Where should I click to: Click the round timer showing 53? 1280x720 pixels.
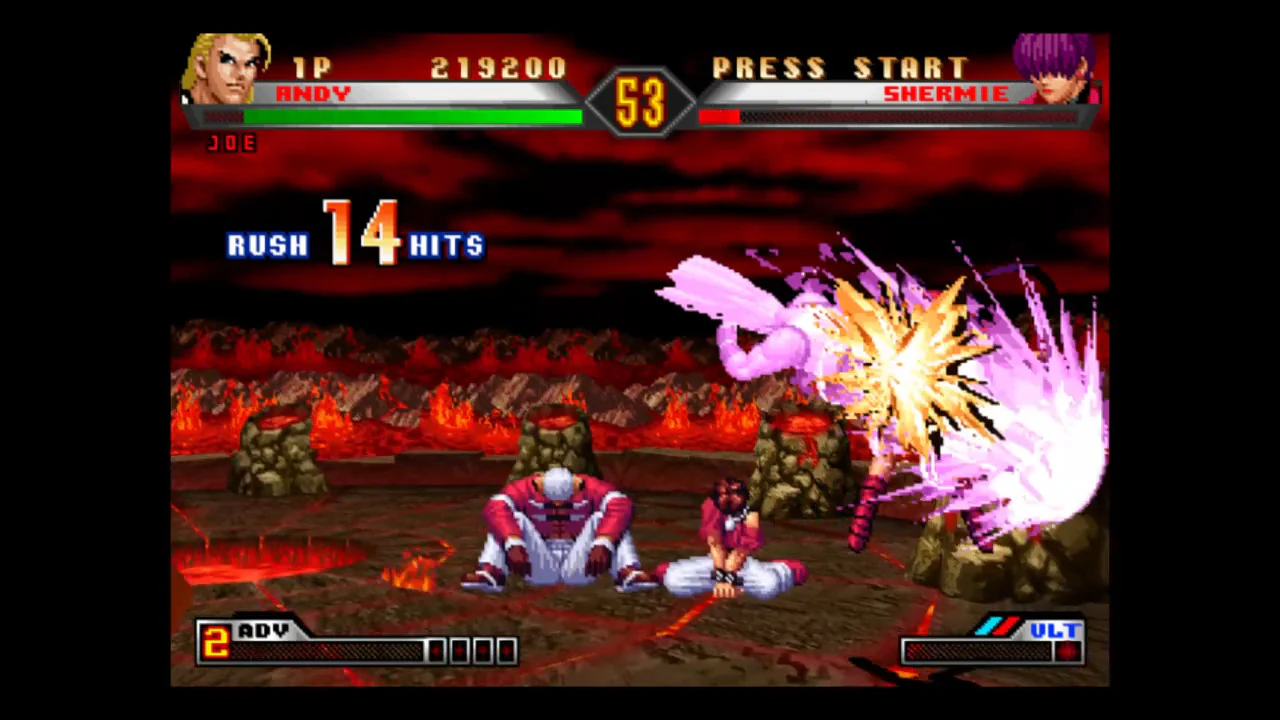[640, 100]
